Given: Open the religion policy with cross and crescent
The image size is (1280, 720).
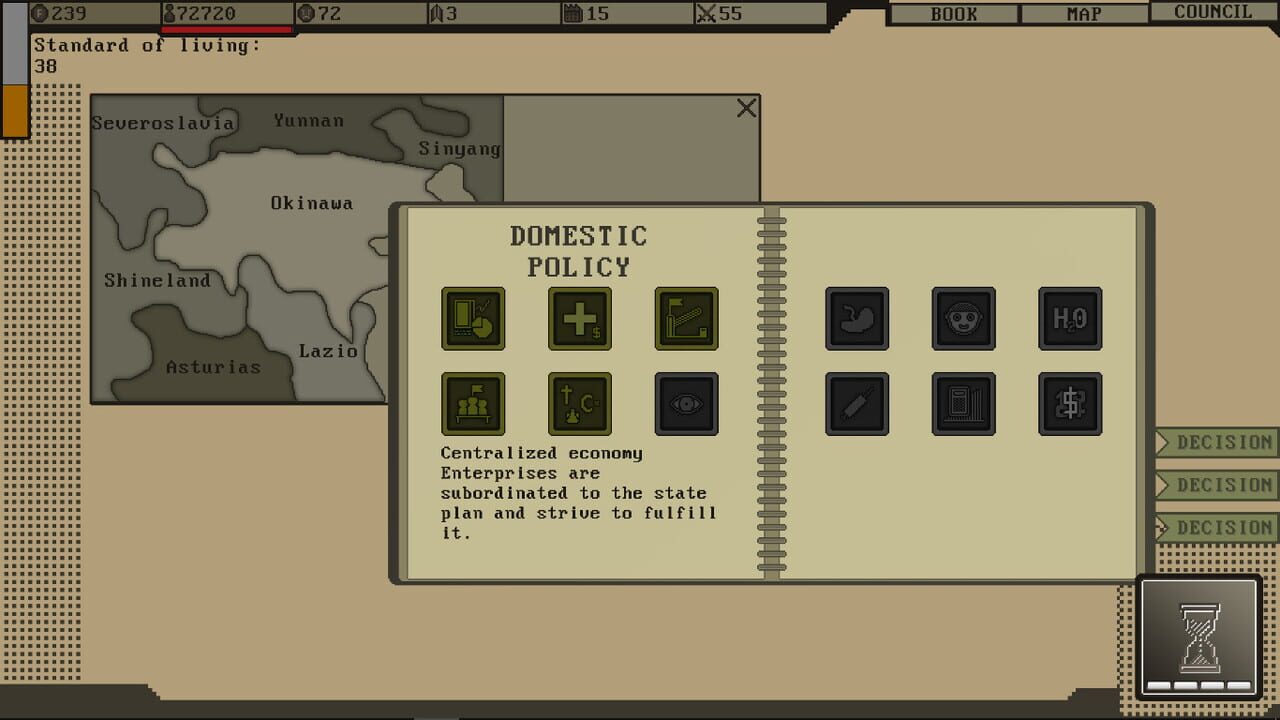Looking at the screenshot, I should point(579,403).
